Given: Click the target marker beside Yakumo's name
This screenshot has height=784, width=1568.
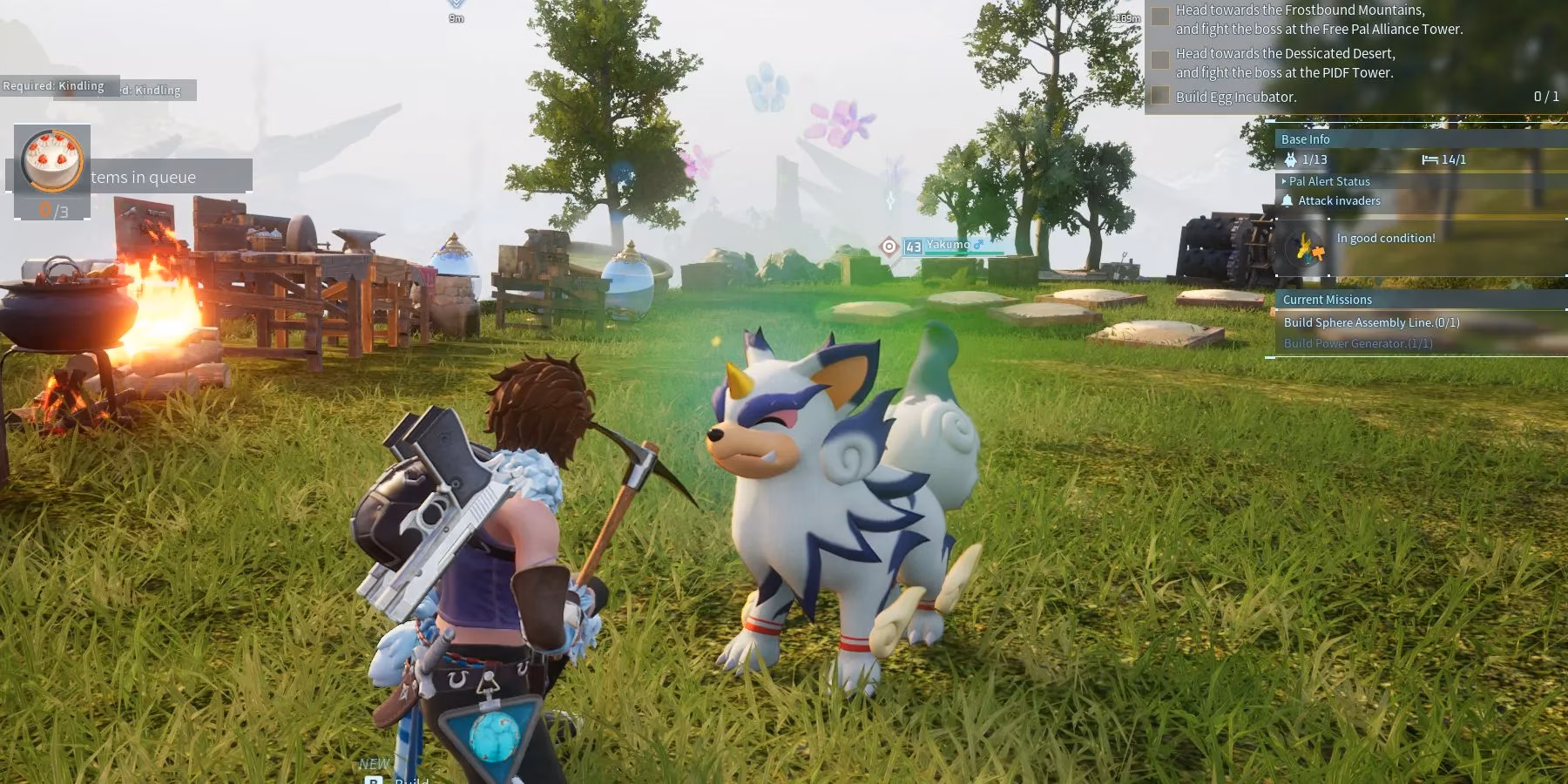Looking at the screenshot, I should coord(889,247).
